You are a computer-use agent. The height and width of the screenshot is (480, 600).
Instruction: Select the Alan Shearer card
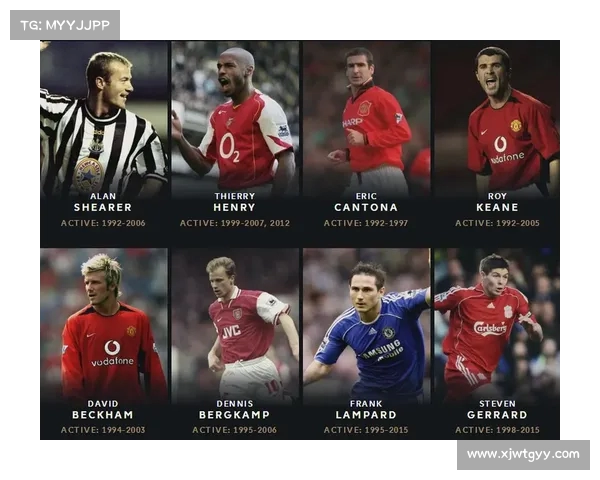(x=103, y=140)
